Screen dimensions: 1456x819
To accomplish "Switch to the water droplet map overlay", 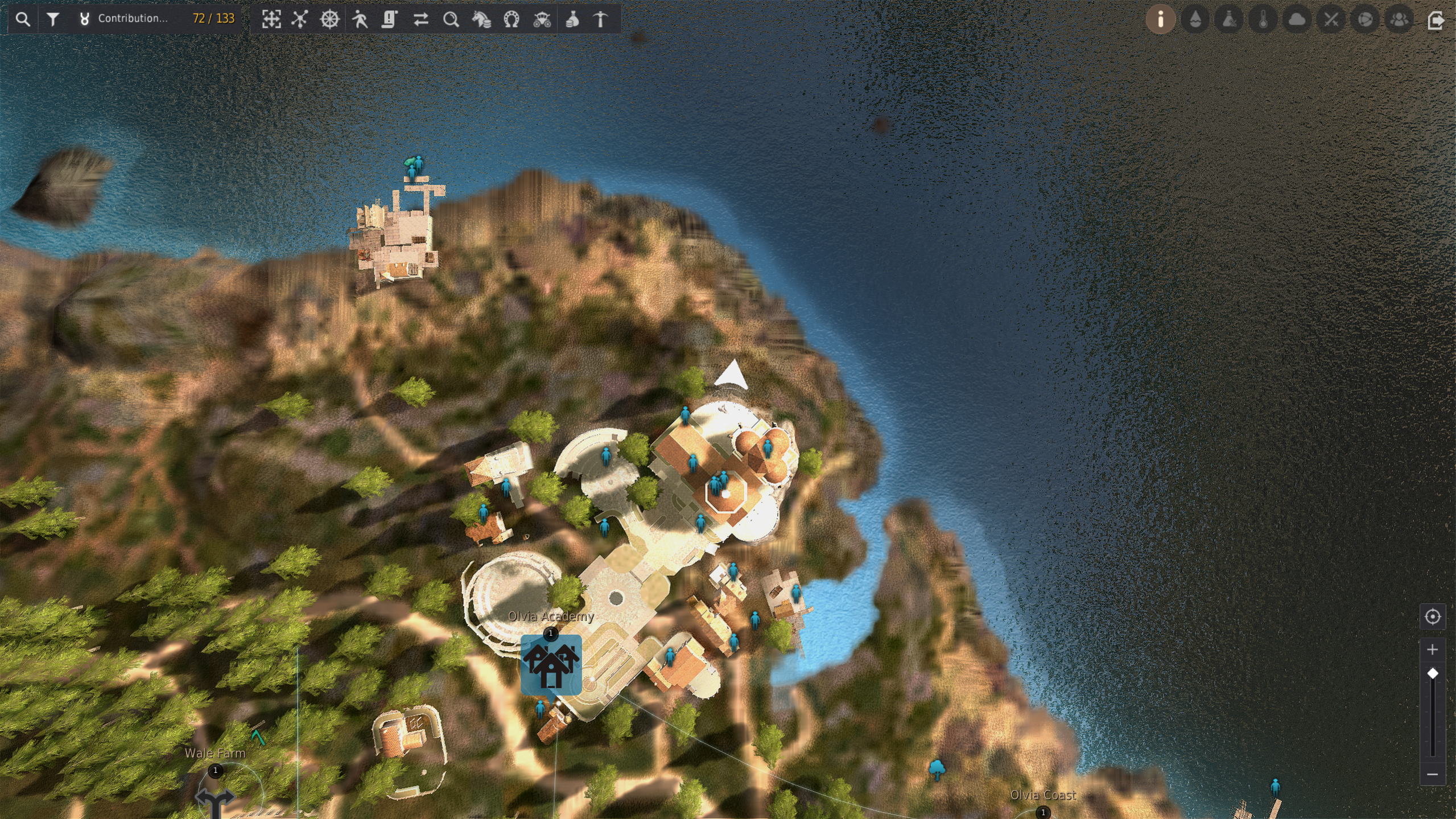I will point(1195,19).
